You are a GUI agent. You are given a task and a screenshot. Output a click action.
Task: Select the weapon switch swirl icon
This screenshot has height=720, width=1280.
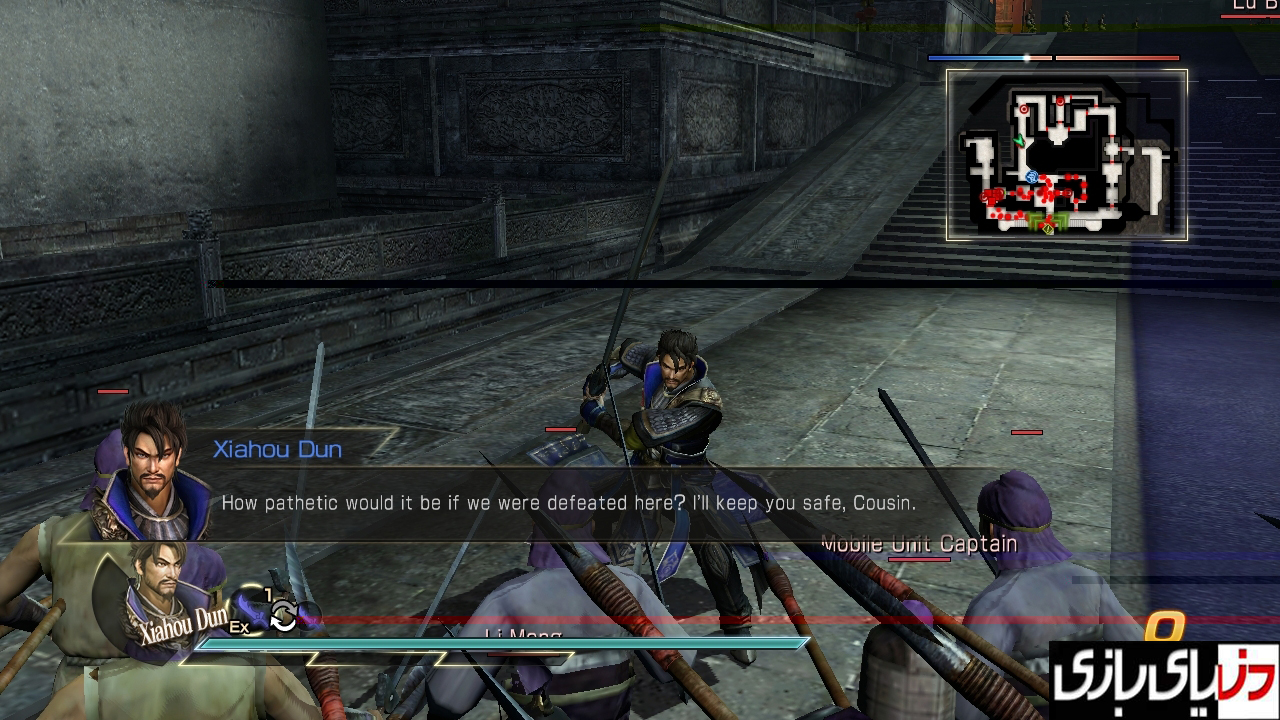(283, 616)
